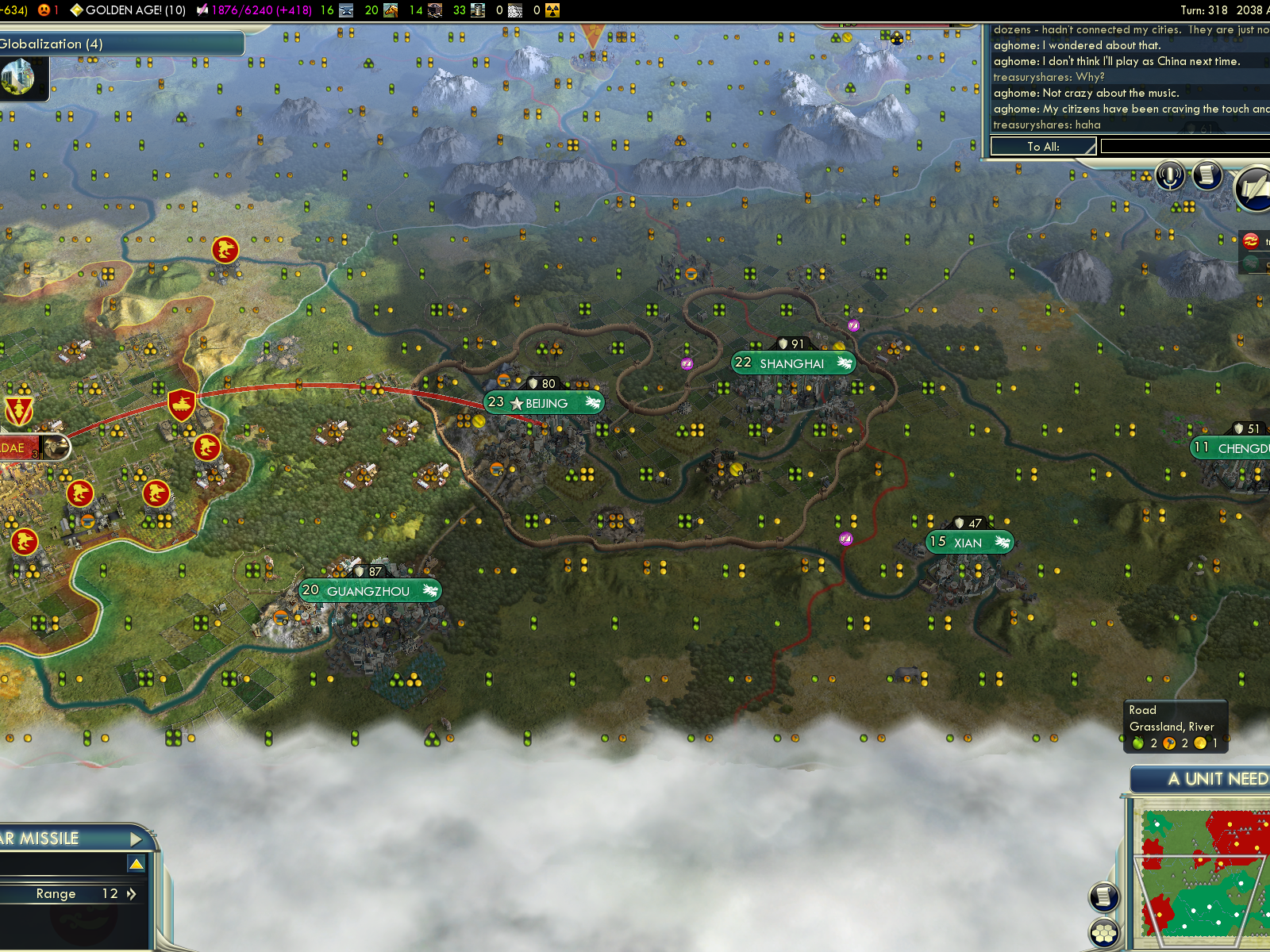
Task: Open the large quill and scroll button
Action: [x=1254, y=190]
